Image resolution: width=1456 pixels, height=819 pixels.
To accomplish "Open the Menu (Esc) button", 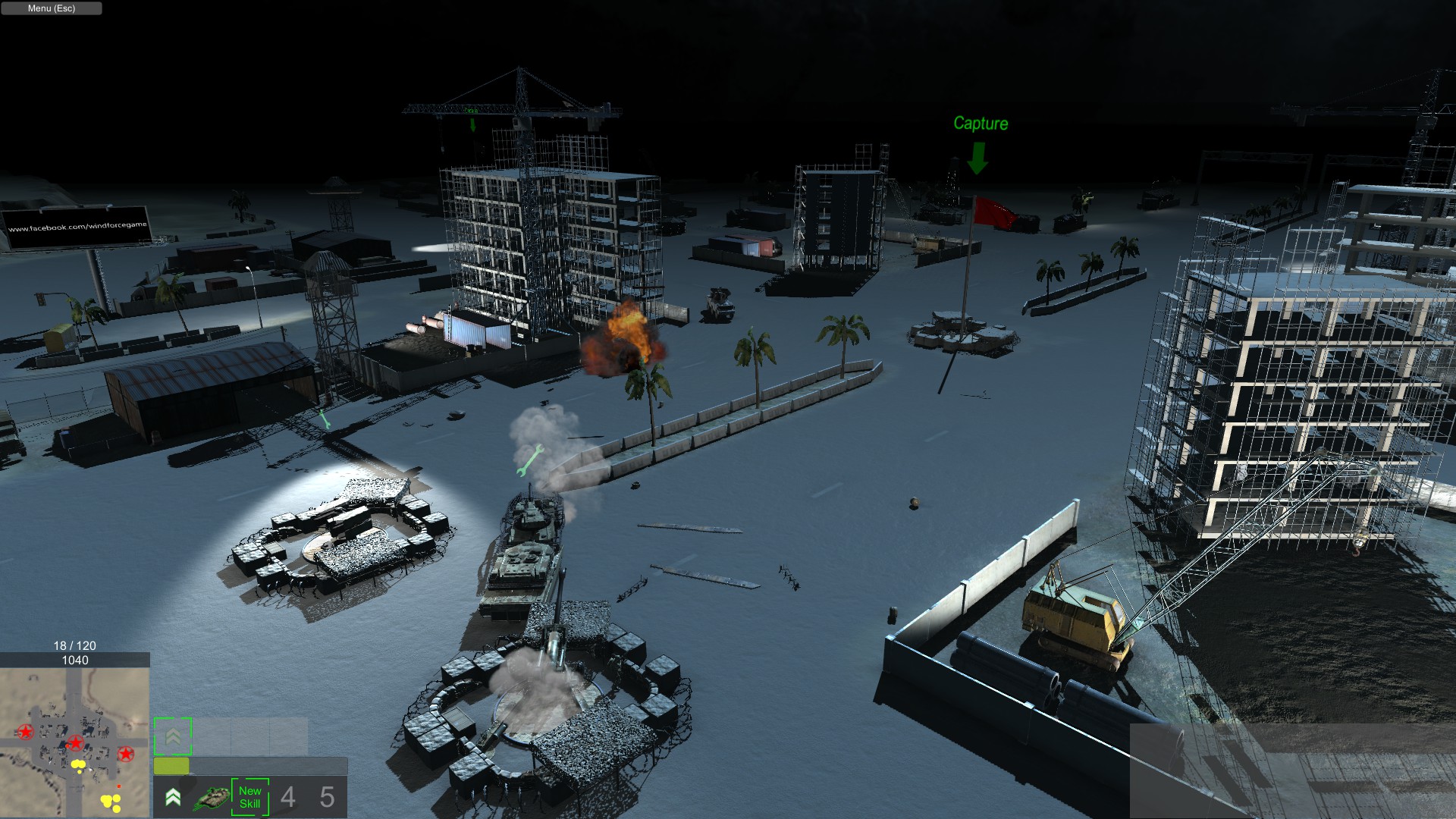I will point(52,8).
